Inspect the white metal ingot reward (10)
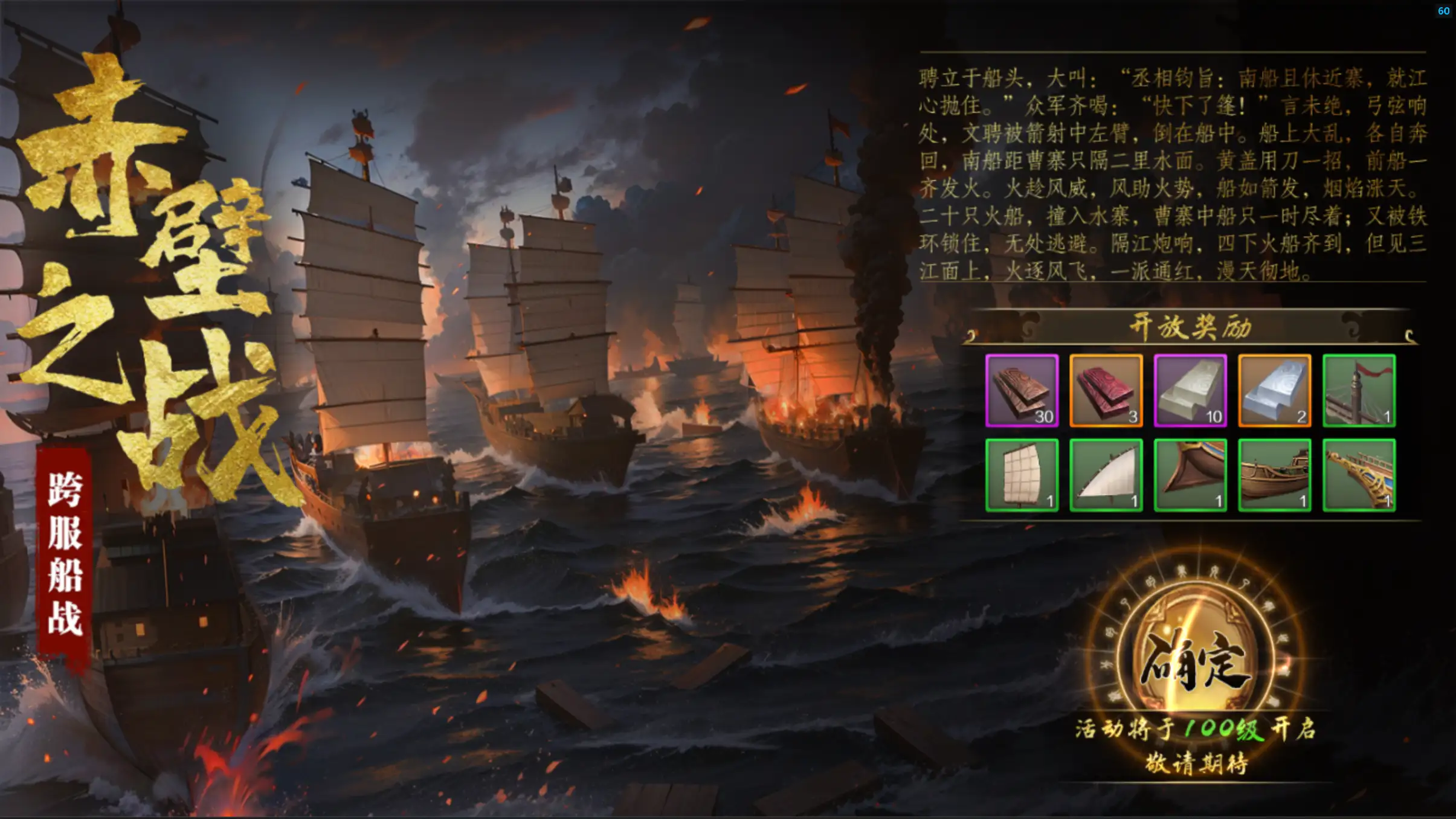Screen dimensions: 1456x819 point(1190,391)
